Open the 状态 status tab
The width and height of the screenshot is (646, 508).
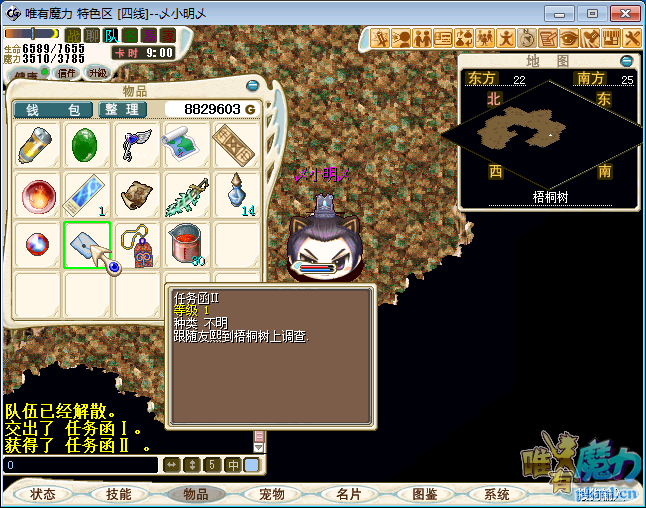tap(43, 494)
